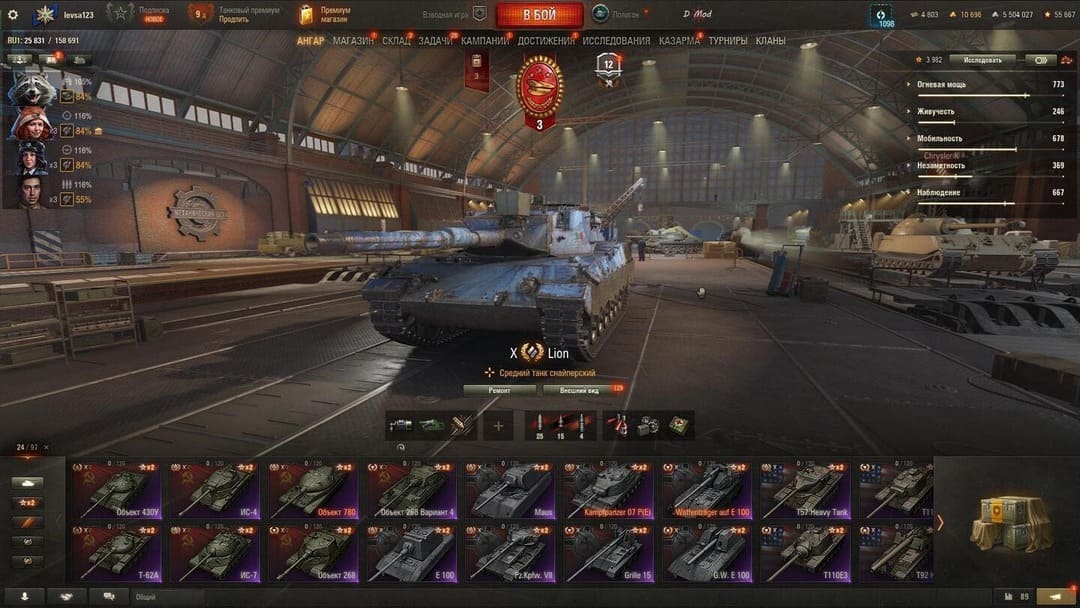
Task: Open the loot crates icon
Action: point(1010,523)
